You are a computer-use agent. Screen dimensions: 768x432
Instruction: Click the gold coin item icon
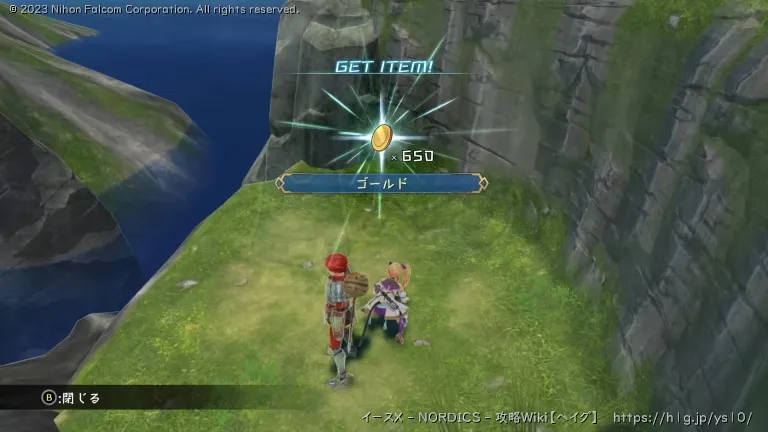381,137
